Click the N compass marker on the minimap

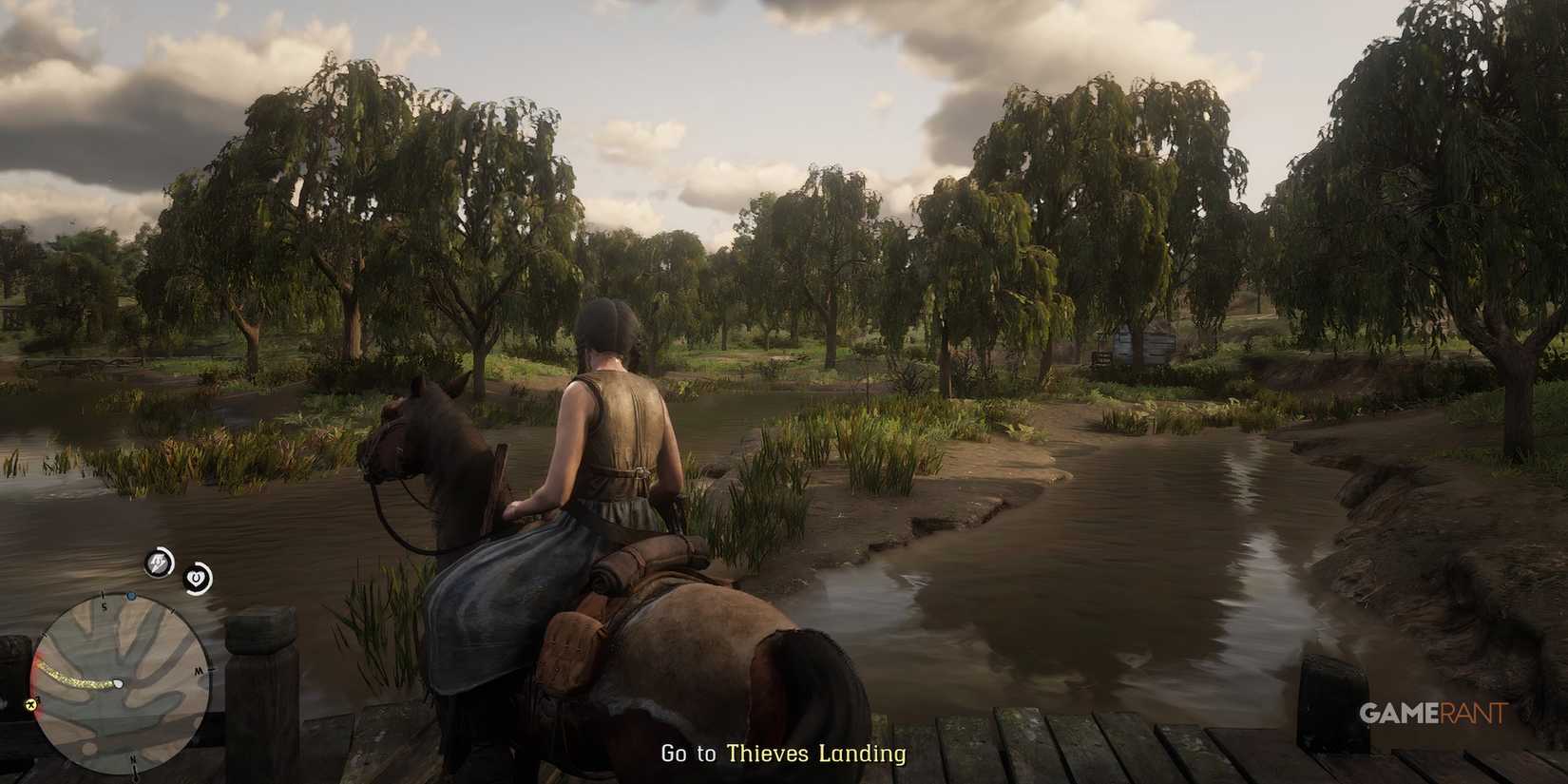[134, 759]
